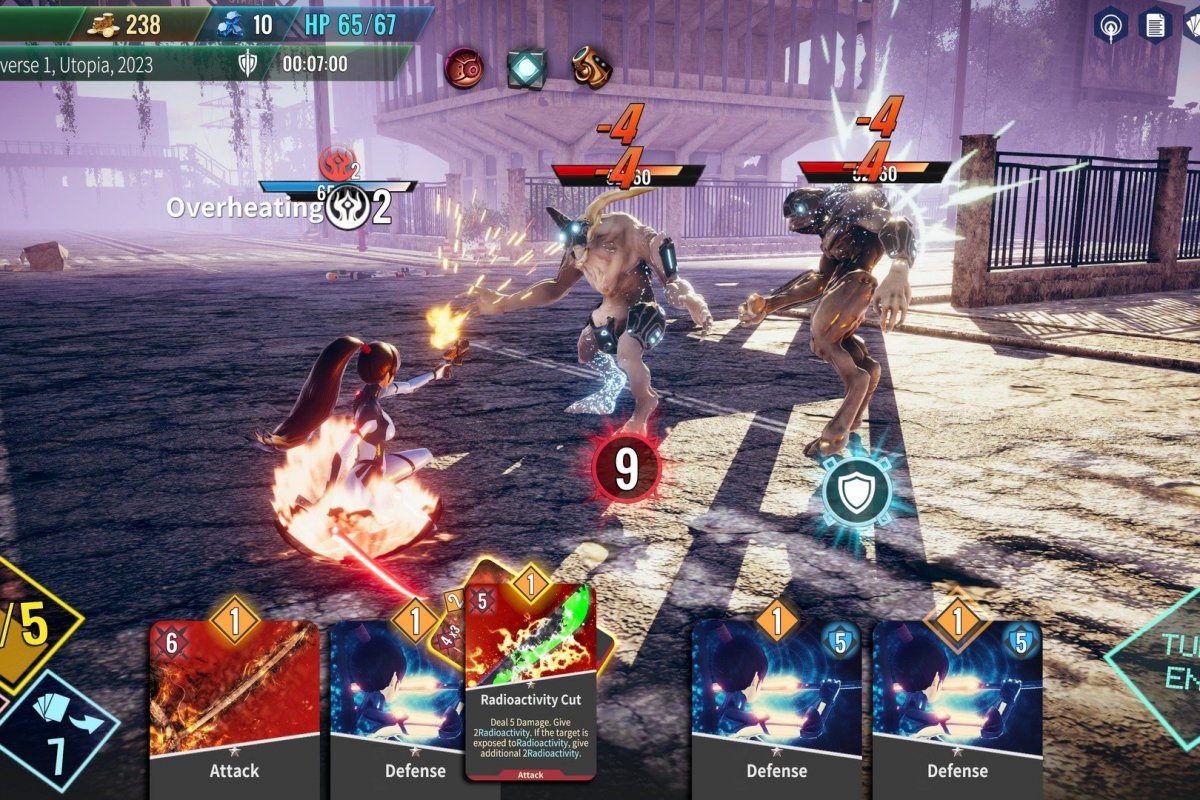Inspect the brass mug-shaped relic

[591, 68]
